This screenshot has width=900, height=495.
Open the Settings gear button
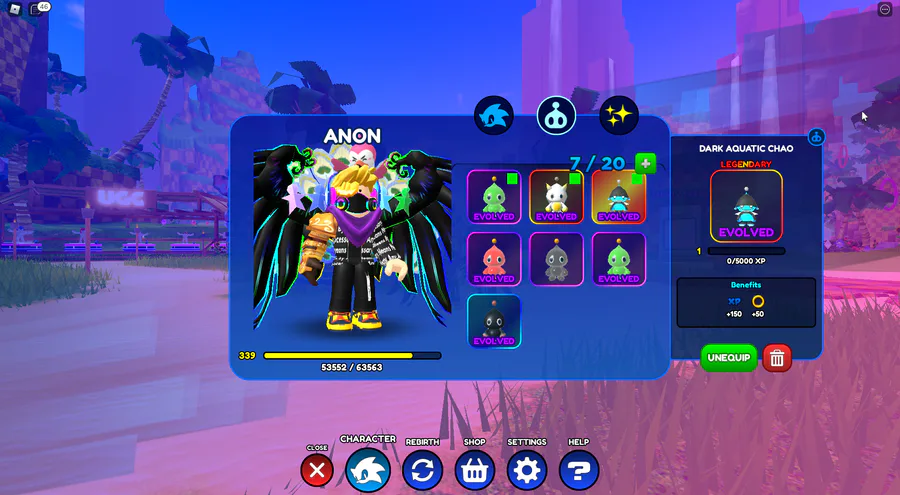(527, 470)
